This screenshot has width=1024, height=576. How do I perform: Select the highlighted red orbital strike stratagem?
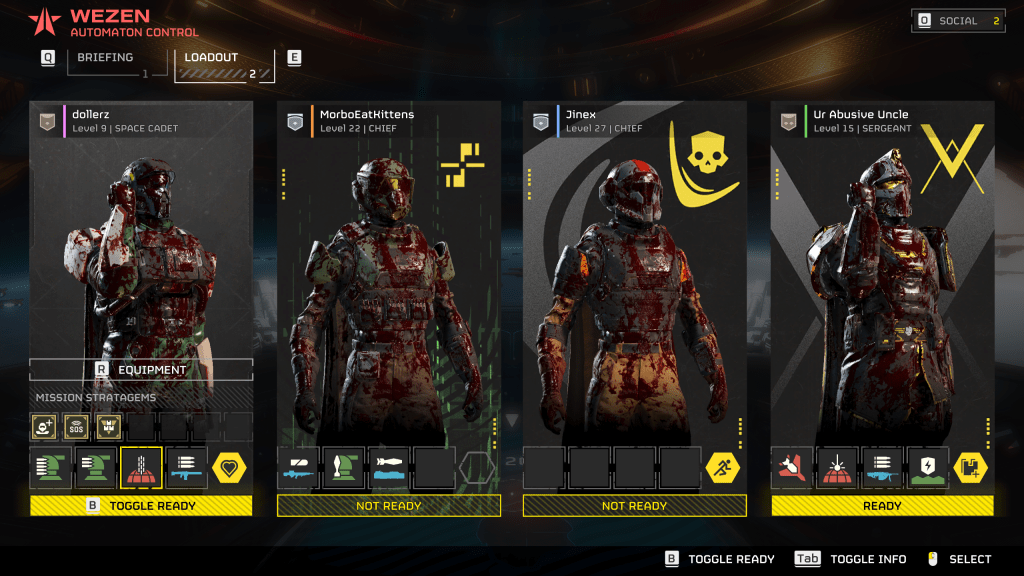(141, 468)
